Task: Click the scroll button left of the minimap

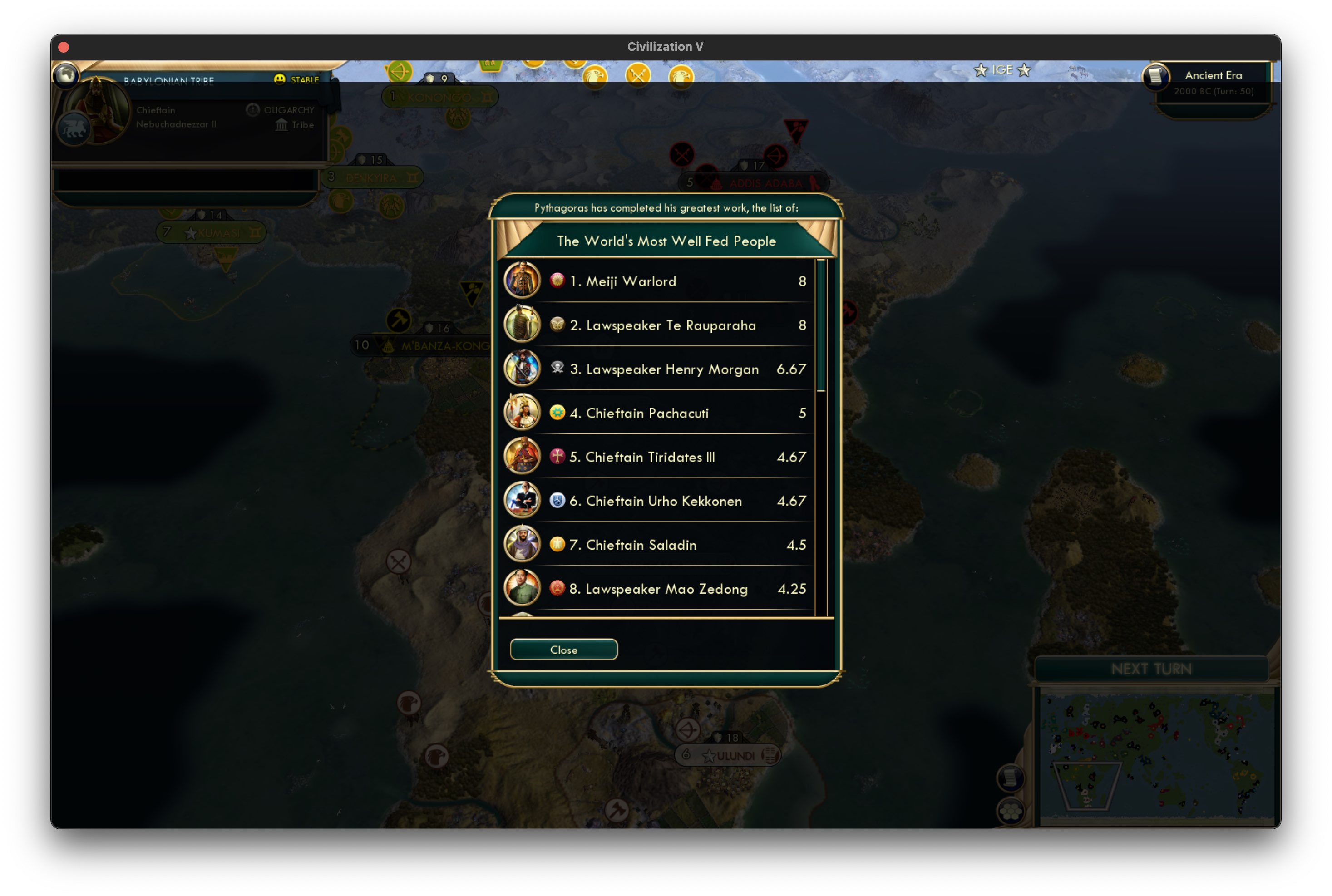Action: tap(1010, 778)
